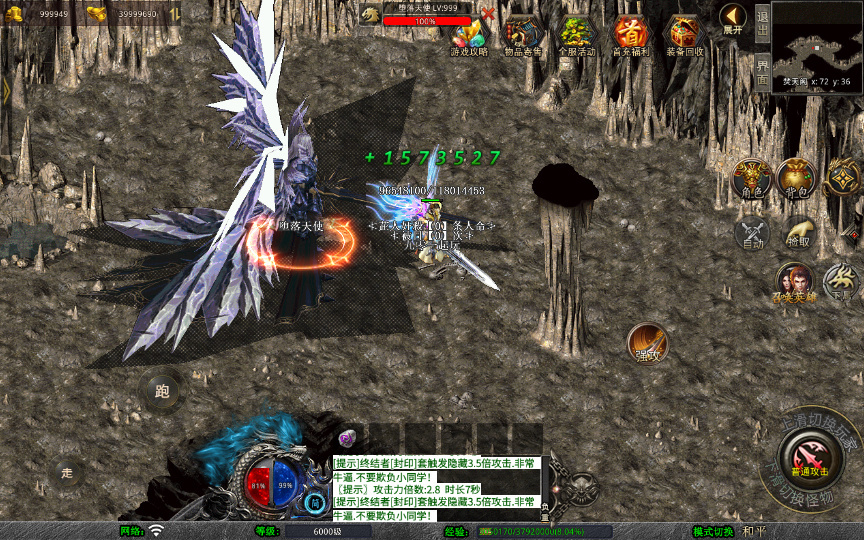Summon hero with 召唤英雄 icon
Image resolution: width=864 pixels, height=540 pixels.
[x=794, y=283]
